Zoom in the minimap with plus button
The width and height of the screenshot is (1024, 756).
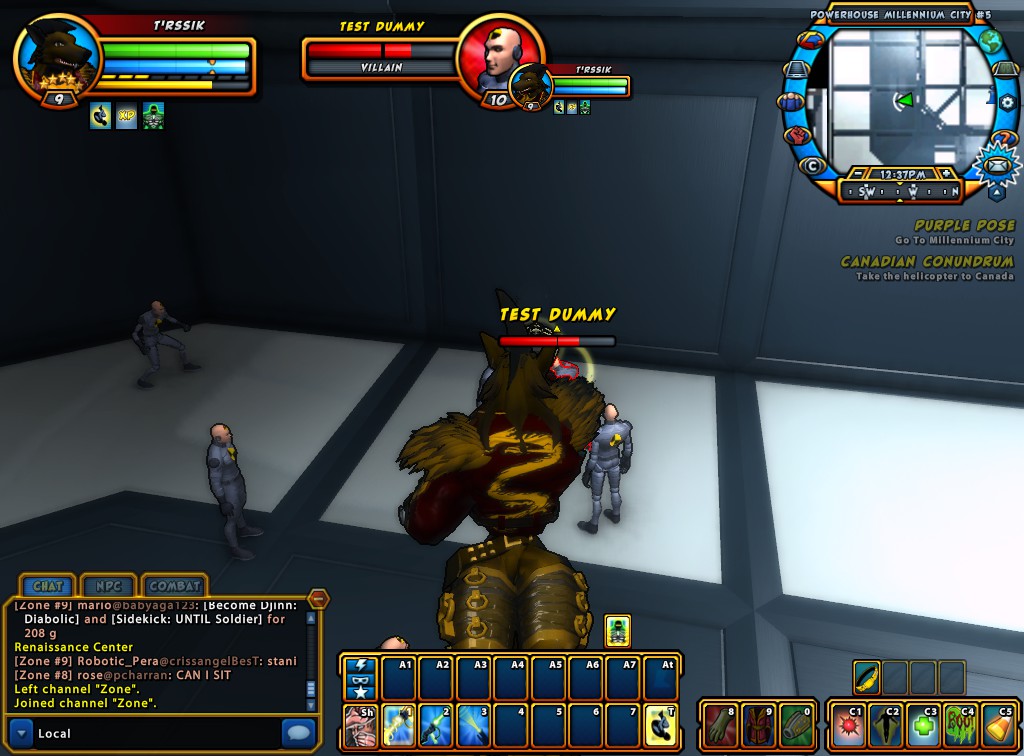(946, 173)
